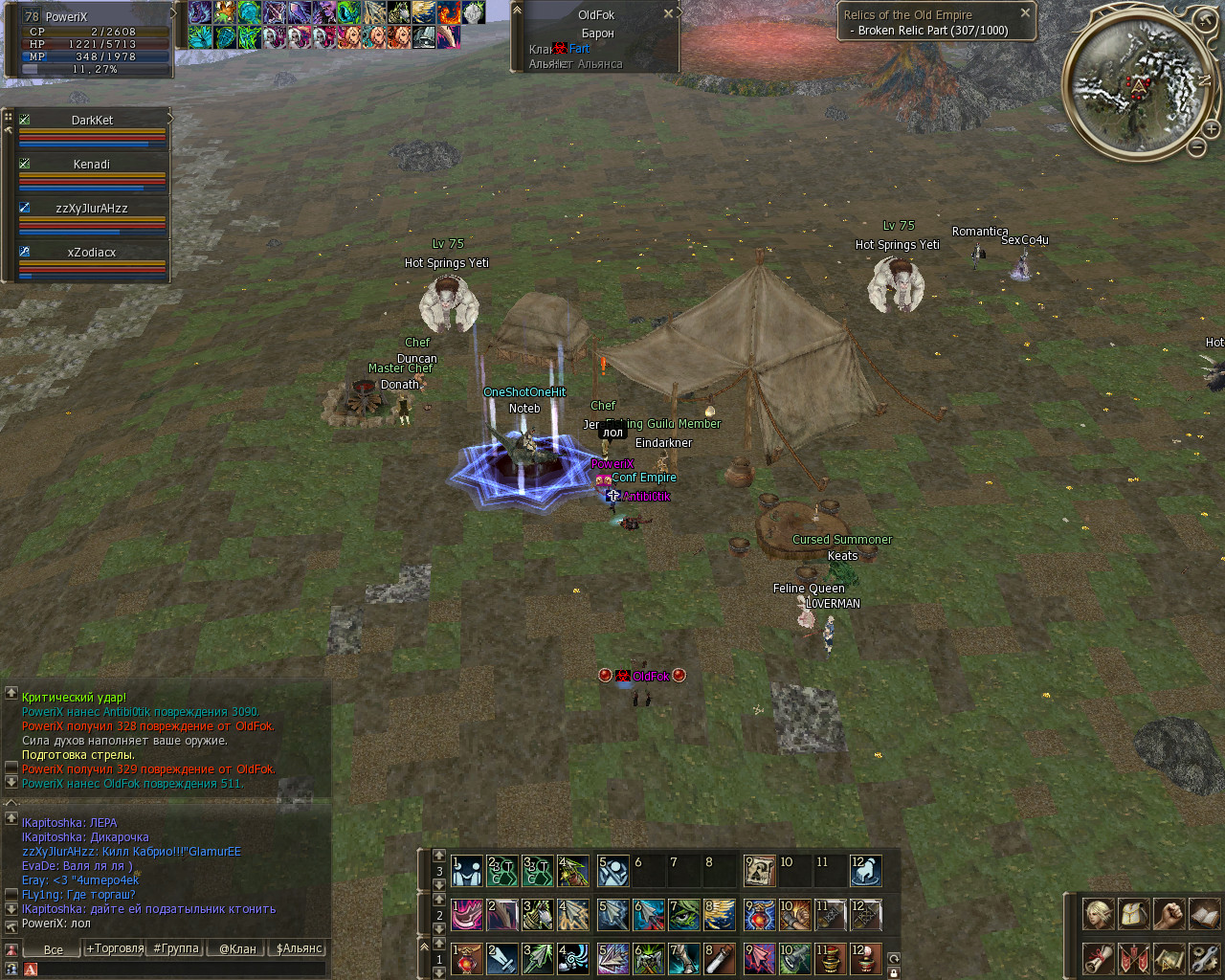Select party member xZodiacx

(92, 253)
